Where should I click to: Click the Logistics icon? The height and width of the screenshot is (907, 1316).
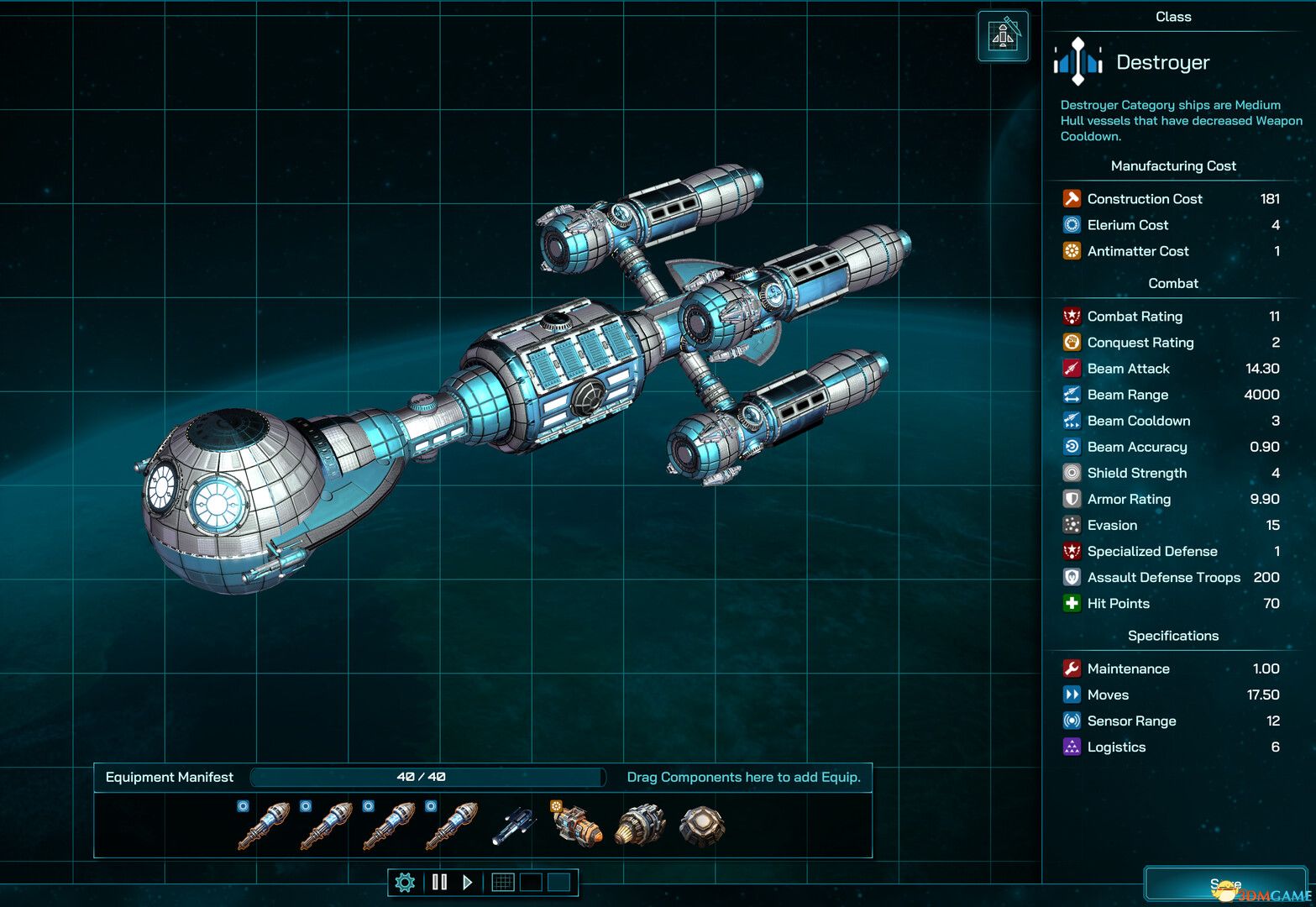point(1072,747)
